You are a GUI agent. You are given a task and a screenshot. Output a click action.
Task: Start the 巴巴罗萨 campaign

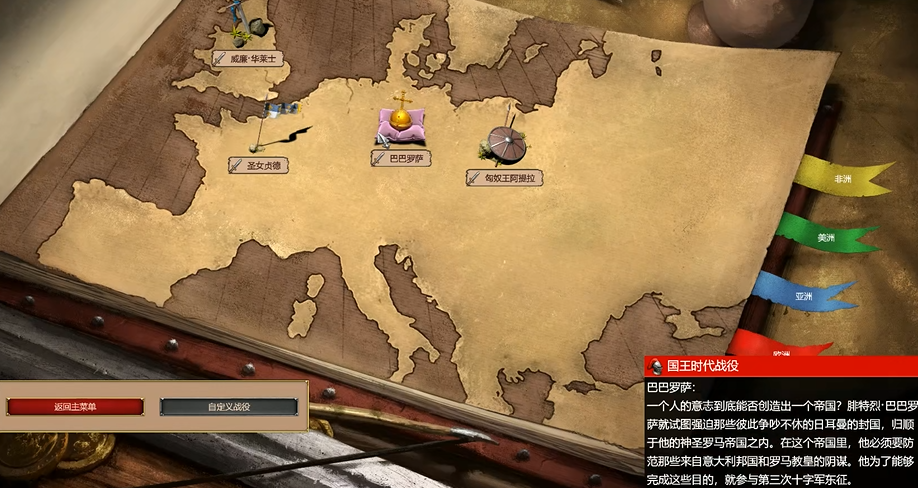[401, 158]
